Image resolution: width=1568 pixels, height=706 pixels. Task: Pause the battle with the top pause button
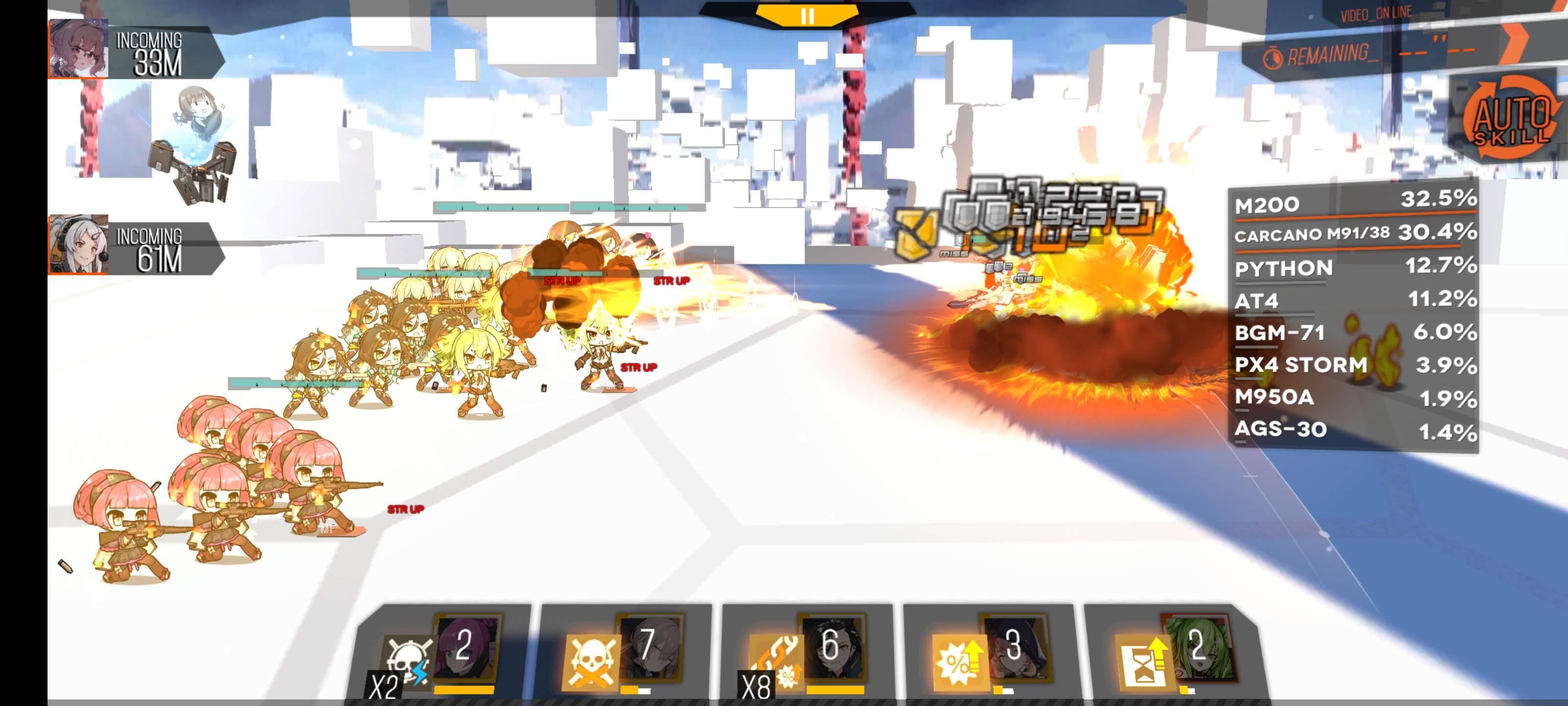807,15
